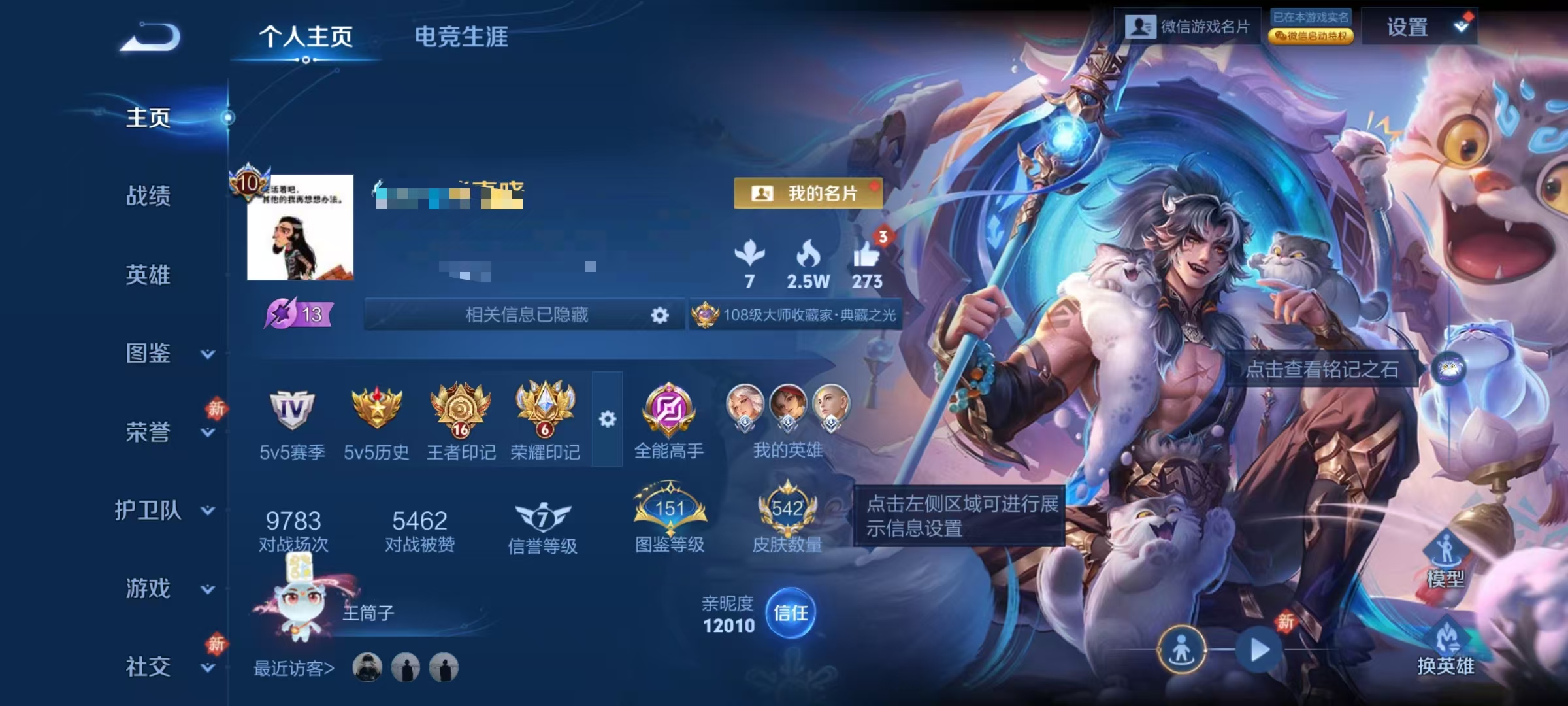Open the gear beside 相关信息已隐藏
This screenshot has width=1568, height=706.
pyautogui.click(x=659, y=315)
